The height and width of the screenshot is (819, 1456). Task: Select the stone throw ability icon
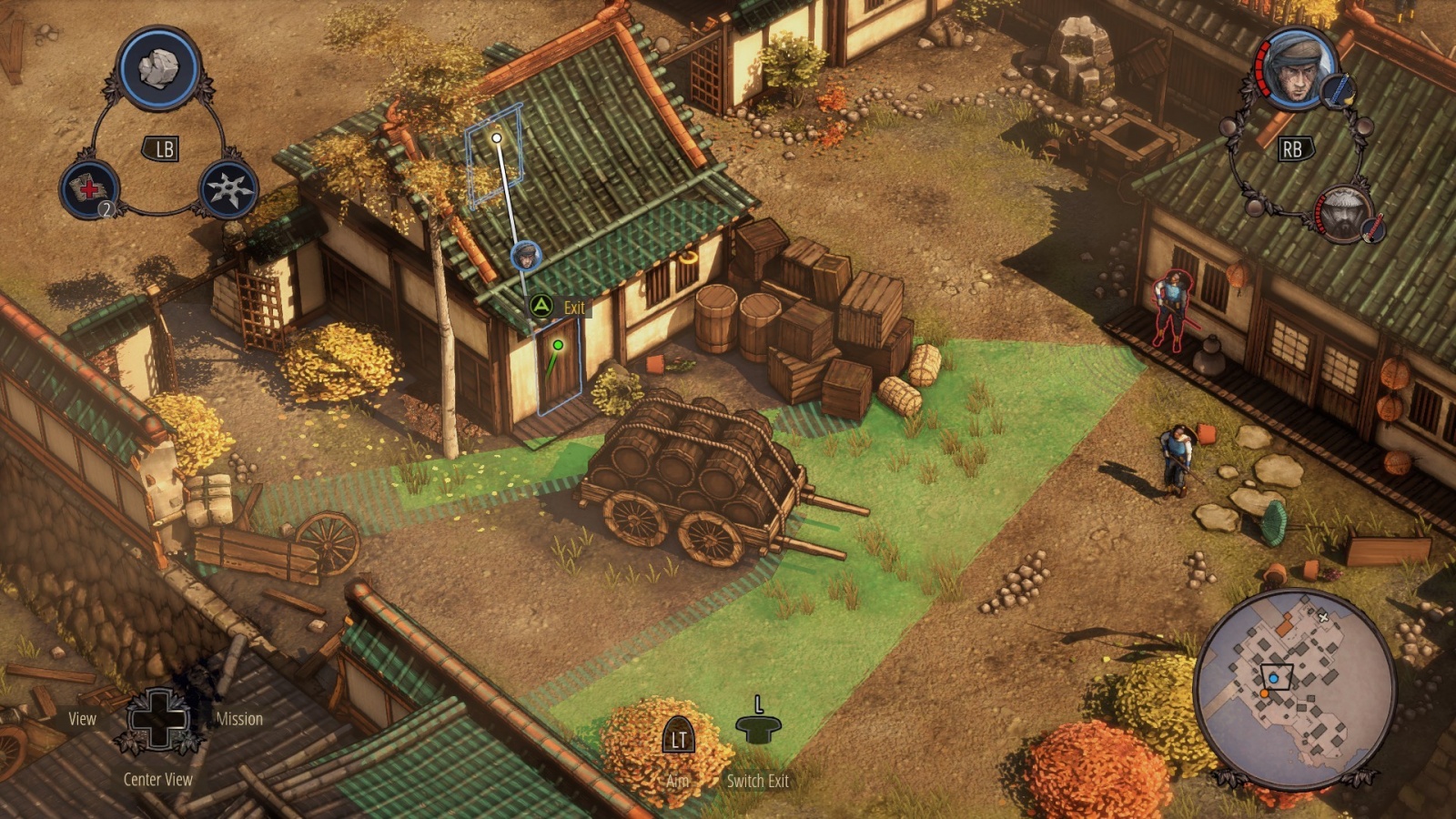pyautogui.click(x=158, y=69)
